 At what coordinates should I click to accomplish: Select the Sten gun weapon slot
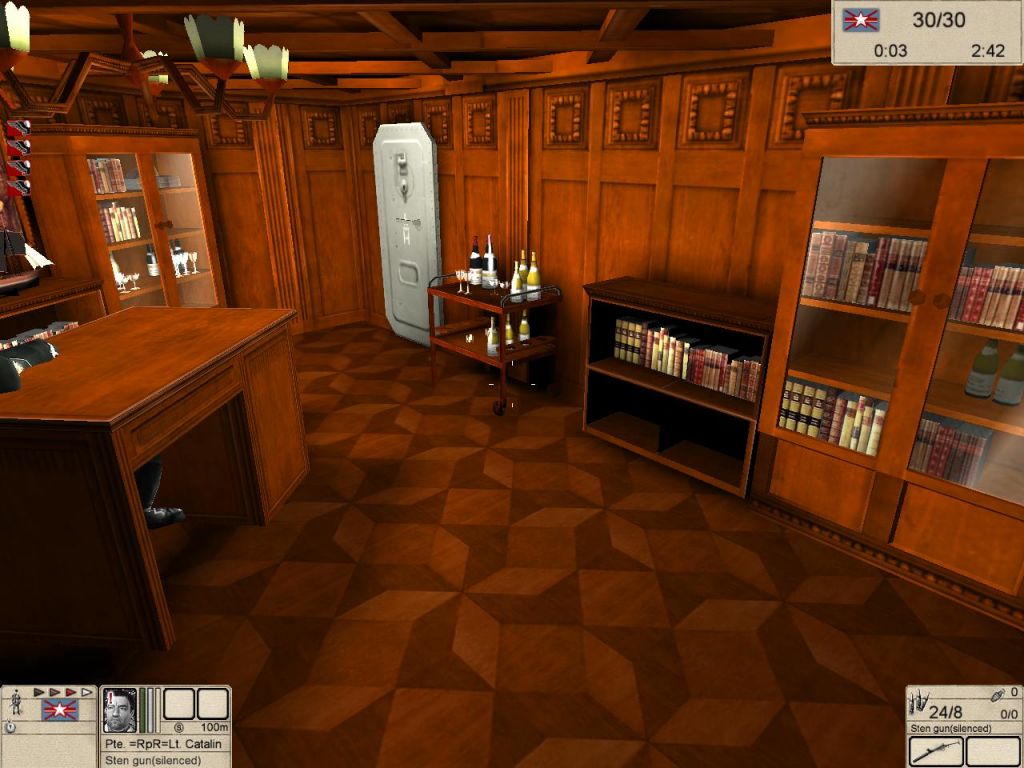click(936, 751)
